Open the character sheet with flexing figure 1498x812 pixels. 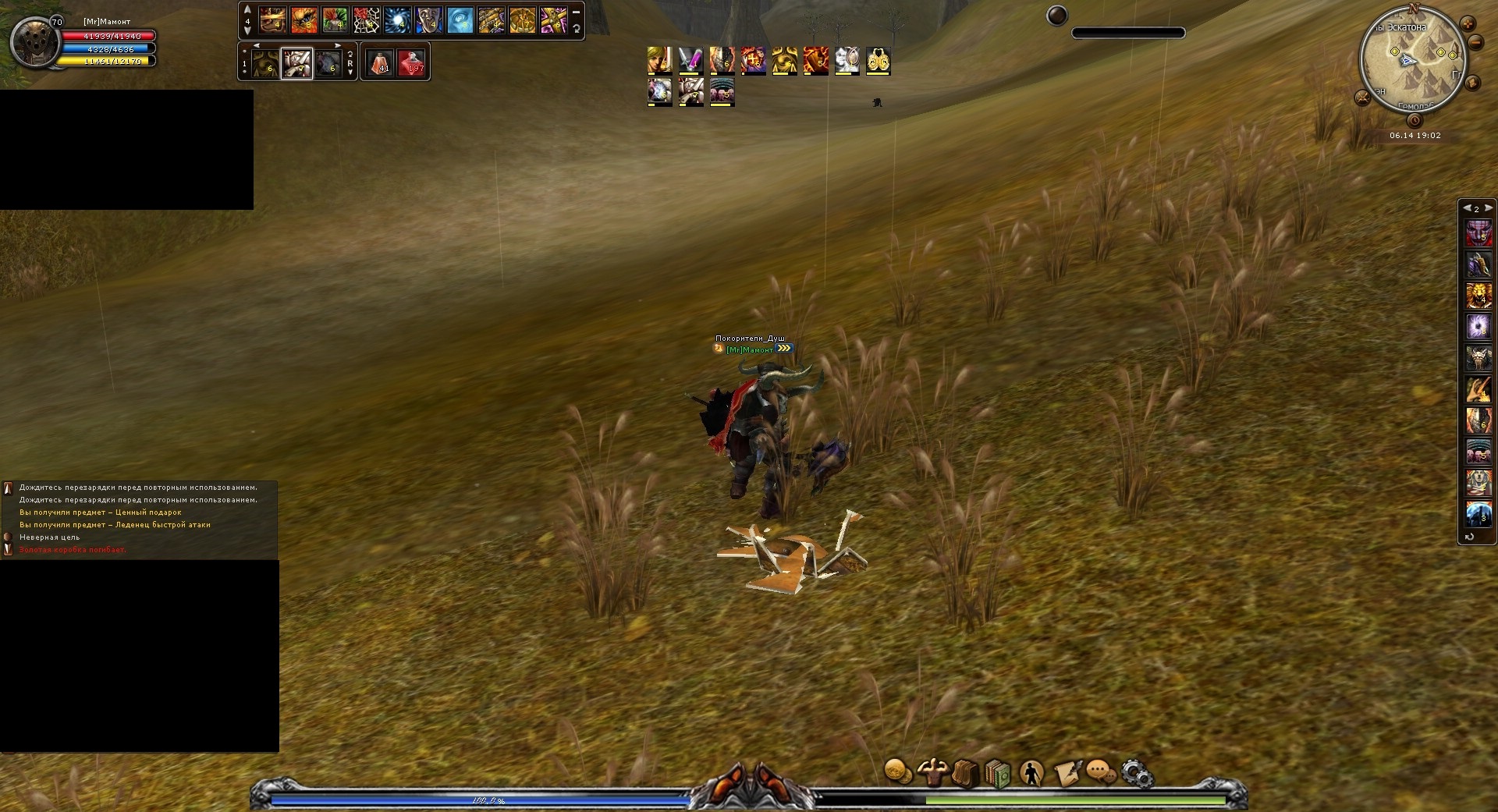pyautogui.click(x=932, y=772)
